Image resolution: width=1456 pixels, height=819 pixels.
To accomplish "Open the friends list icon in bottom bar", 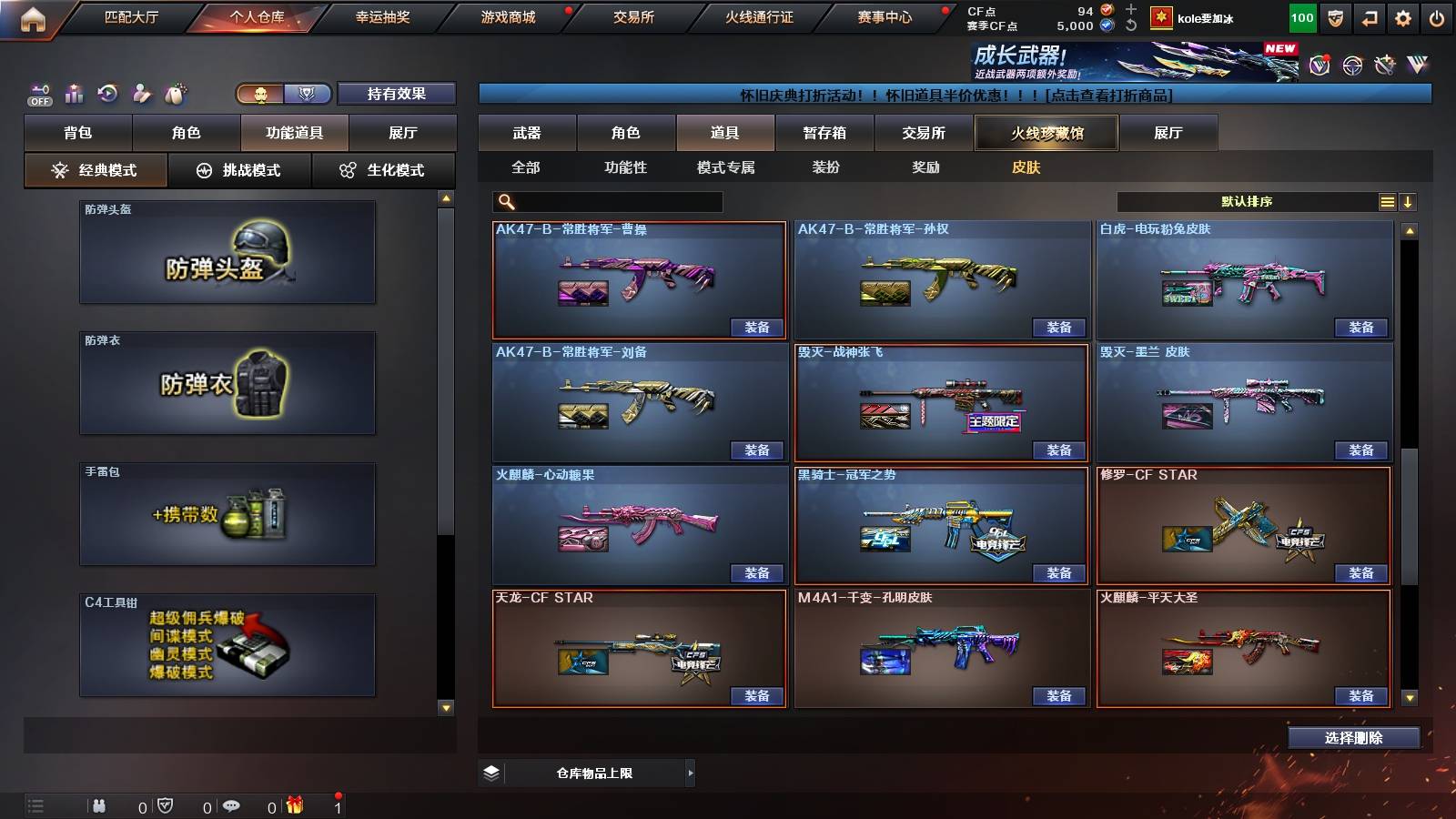I will 99,806.
